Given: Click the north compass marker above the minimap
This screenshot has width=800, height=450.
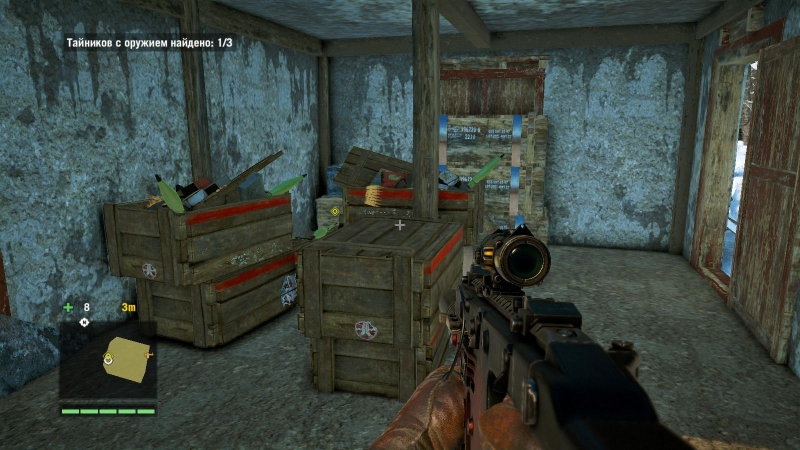Looking at the screenshot, I should [x=85, y=322].
